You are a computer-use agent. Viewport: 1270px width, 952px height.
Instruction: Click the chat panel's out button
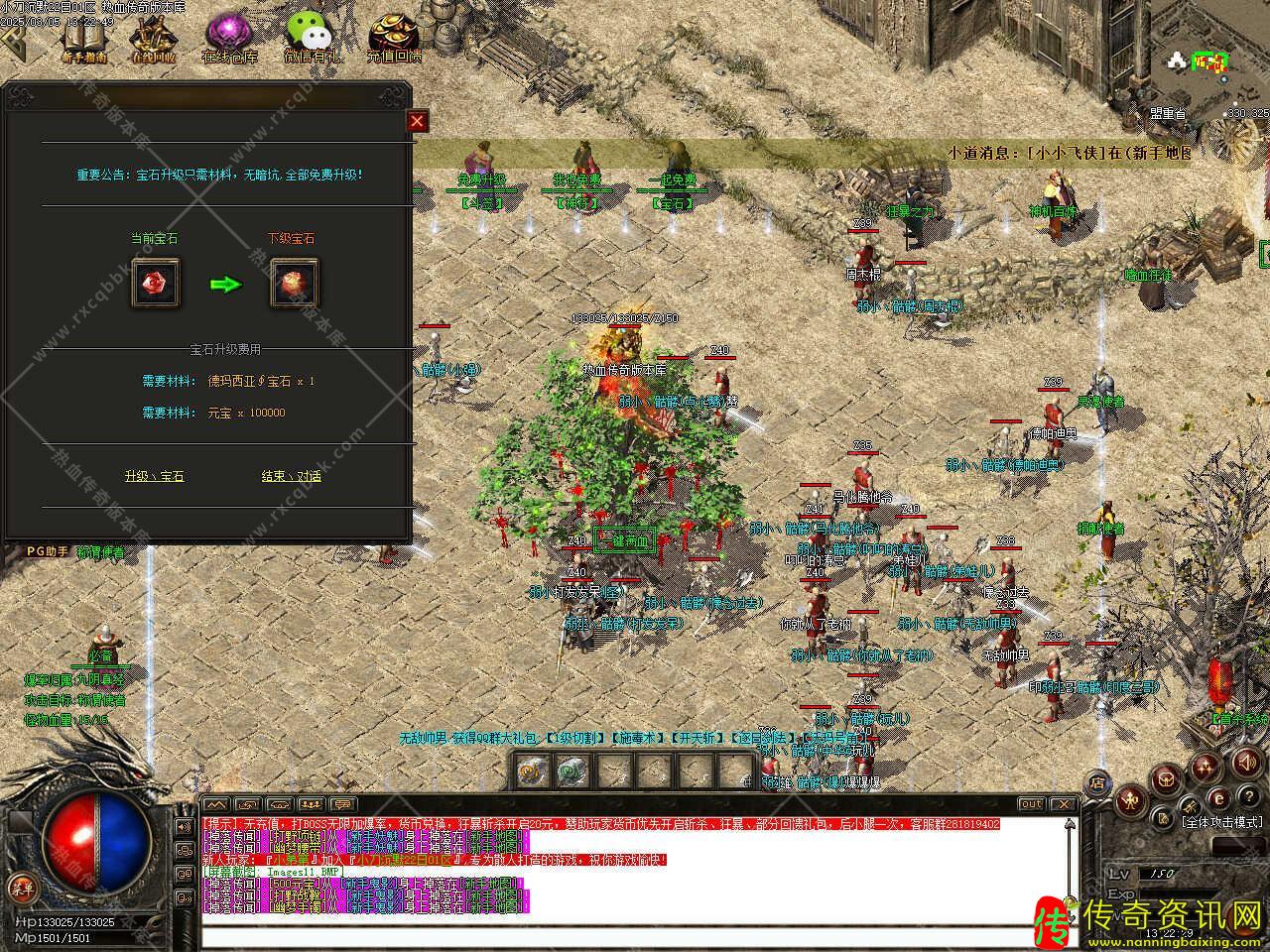(1031, 804)
